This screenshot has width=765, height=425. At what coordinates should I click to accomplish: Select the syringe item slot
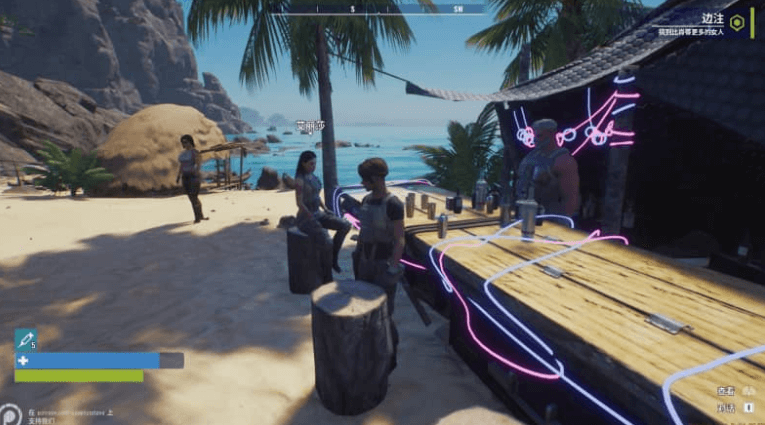(26, 340)
